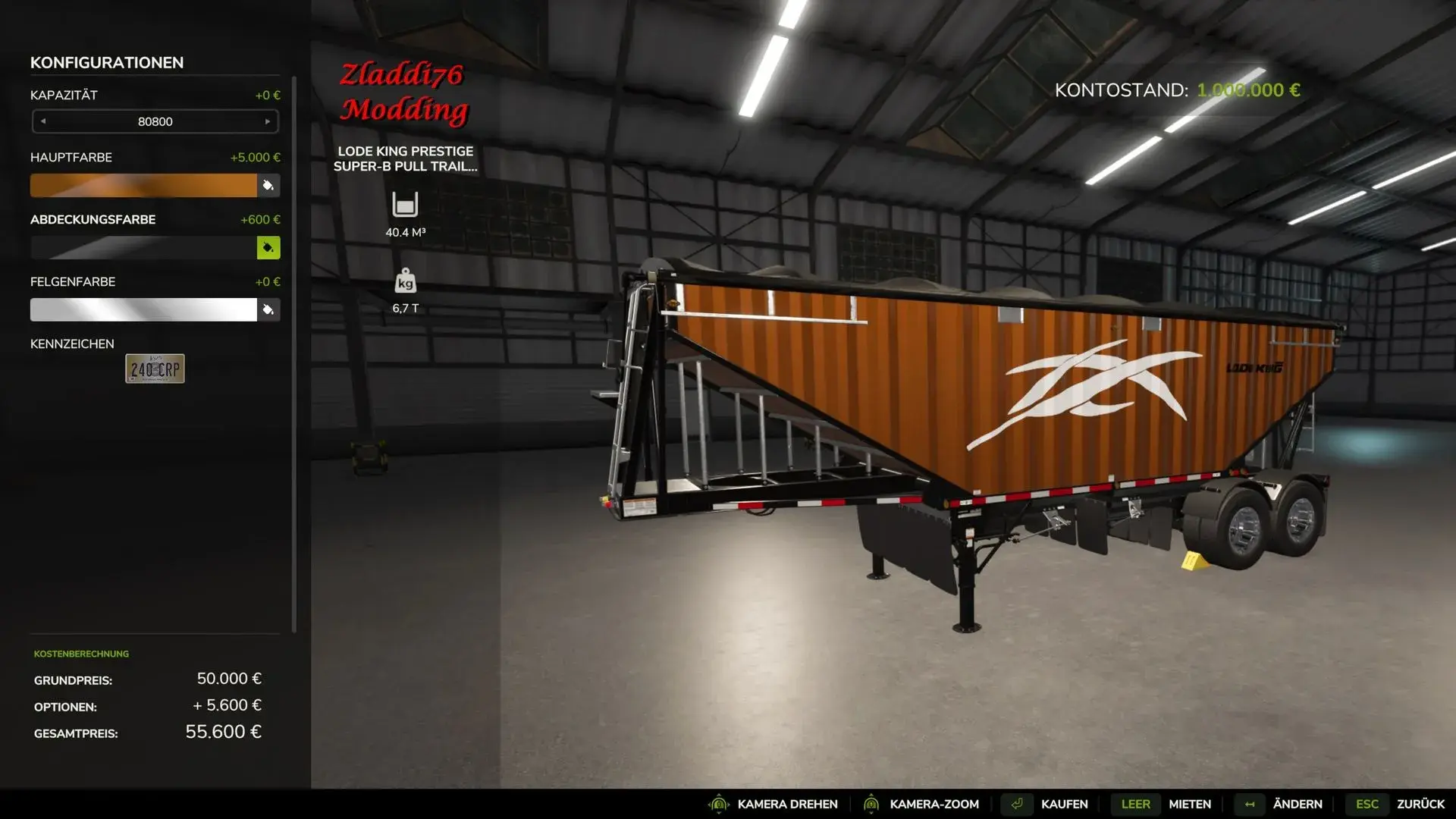Click the 6,7 T weight kg icon

coord(405,281)
